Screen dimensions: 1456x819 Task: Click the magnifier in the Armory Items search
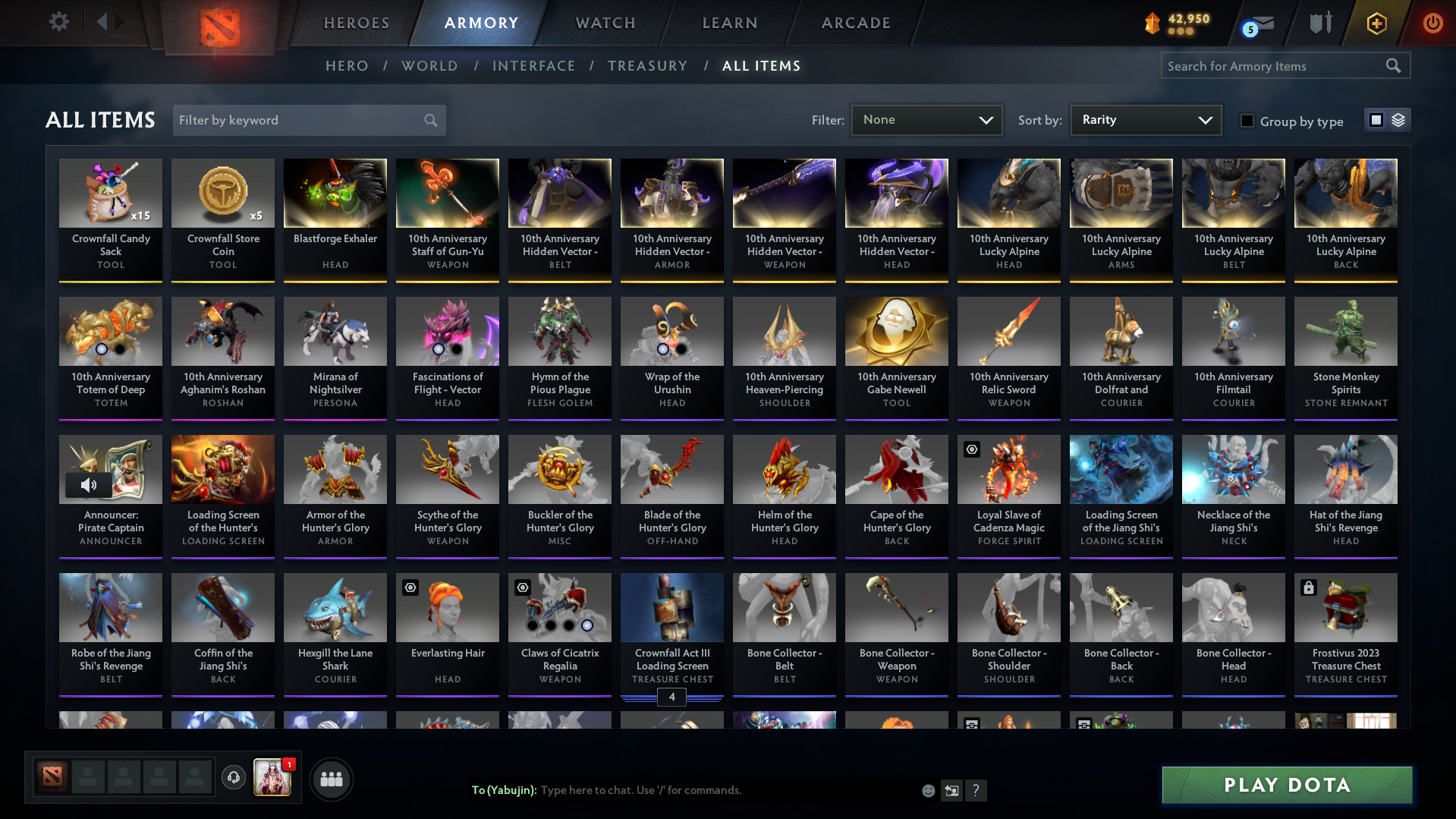click(x=1394, y=65)
